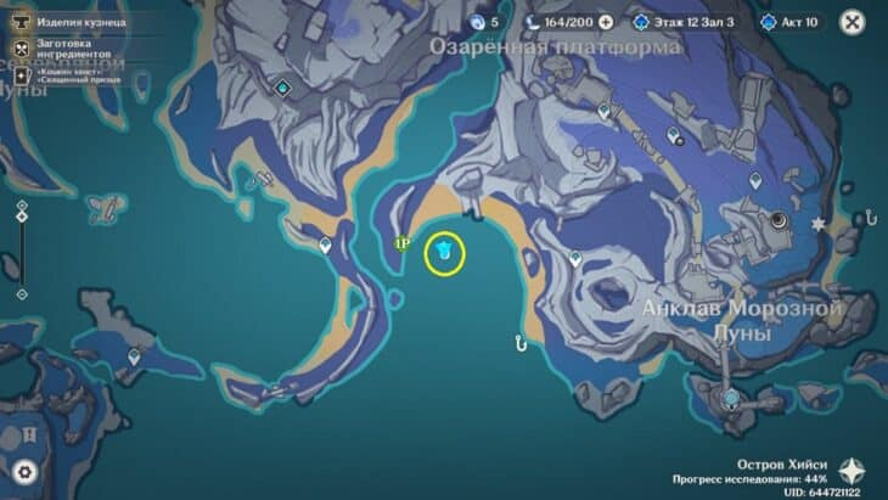Select the glowing statue marker below Анклав Морозной Луны
Screen dimensions: 888x500
click(x=731, y=398)
